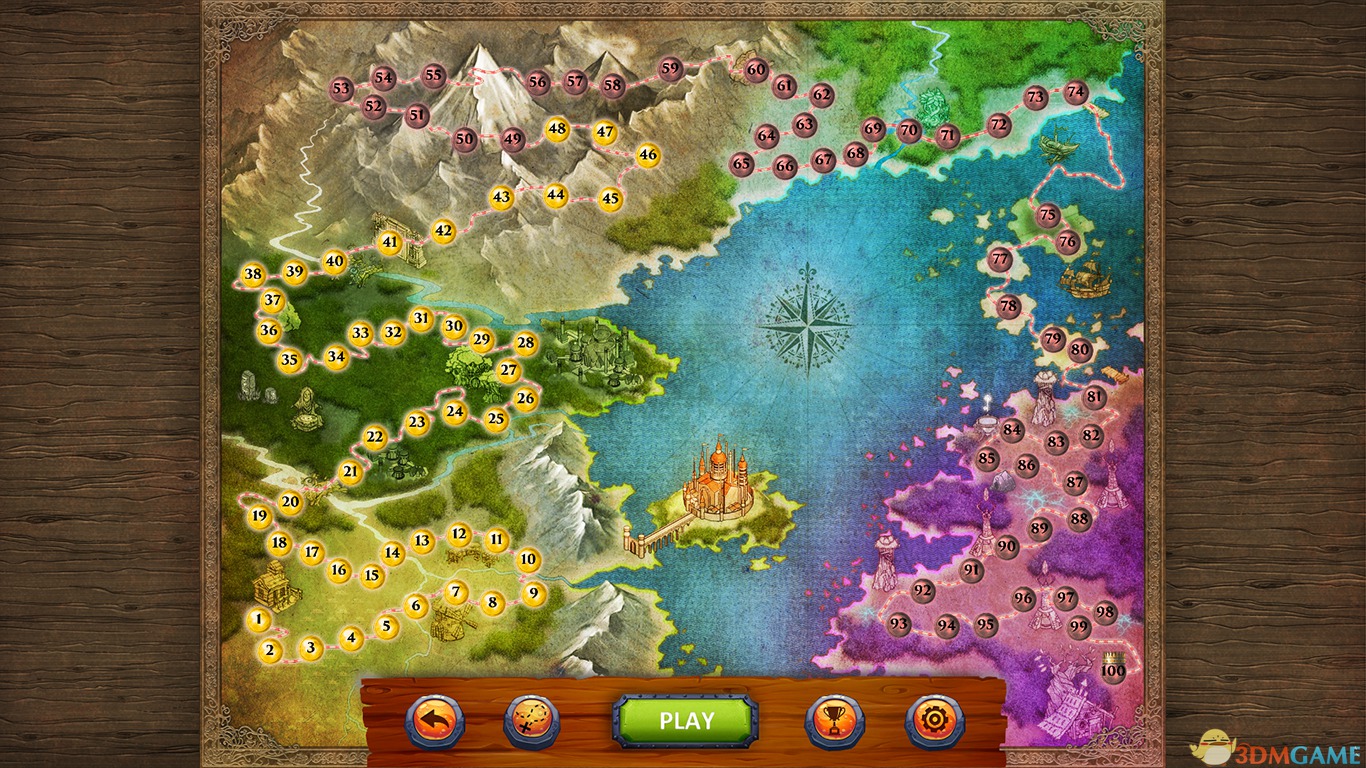
Task: Select the final level 100 node
Action: click(1113, 670)
